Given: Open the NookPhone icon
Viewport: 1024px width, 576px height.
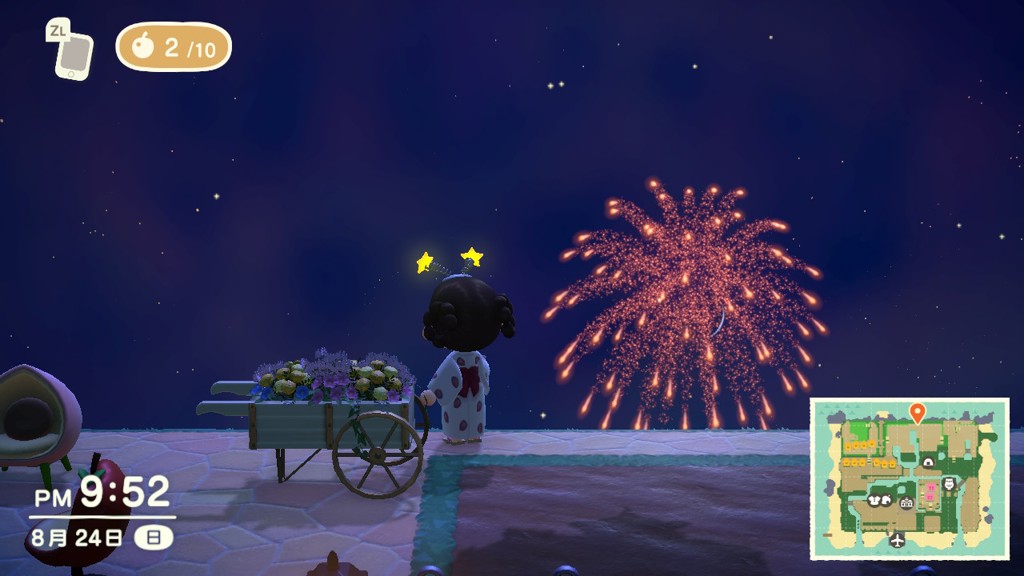Looking at the screenshot, I should click(73, 56).
